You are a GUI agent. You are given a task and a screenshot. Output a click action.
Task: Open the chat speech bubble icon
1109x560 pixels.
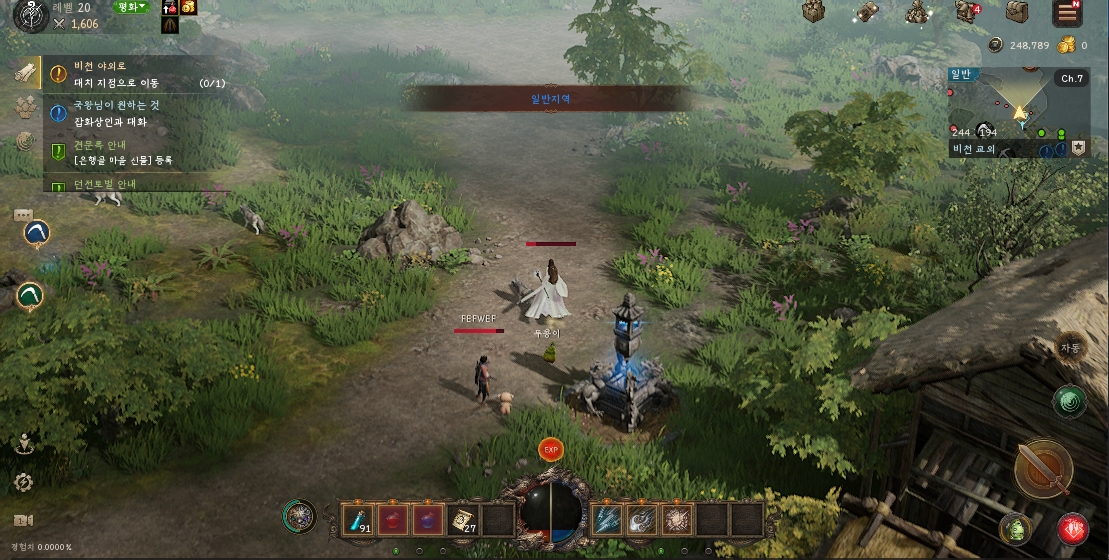point(24,215)
